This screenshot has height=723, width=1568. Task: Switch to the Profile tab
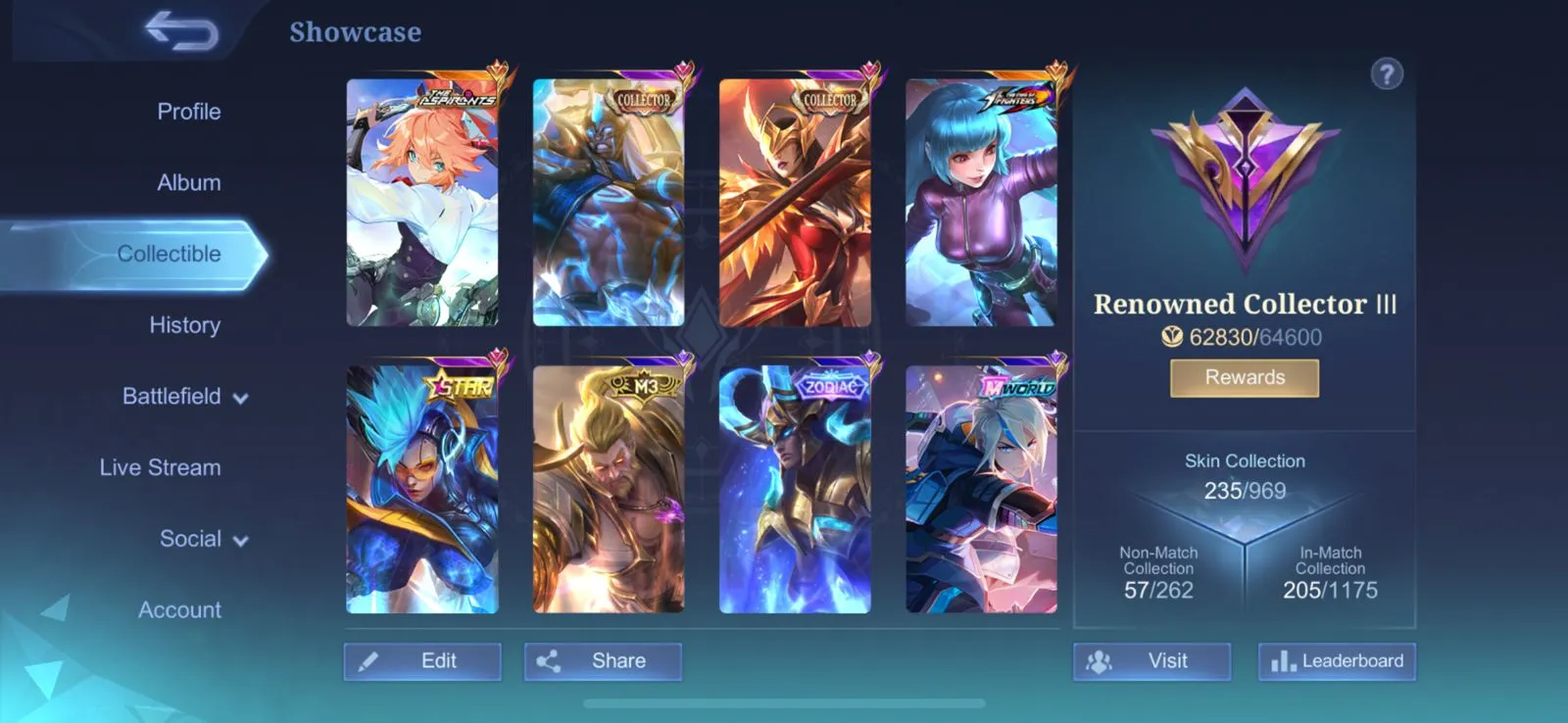[188, 111]
